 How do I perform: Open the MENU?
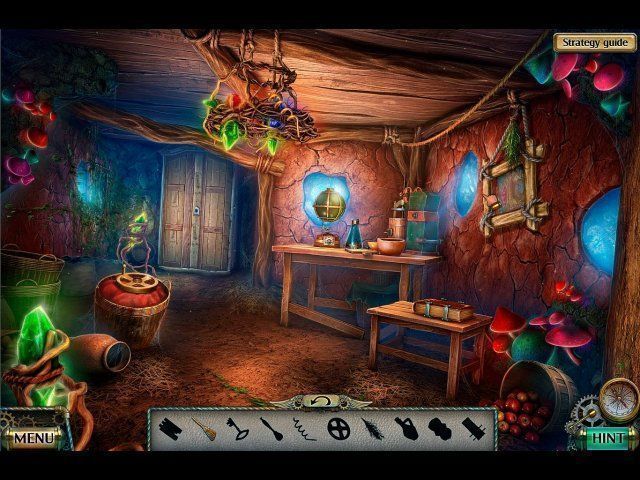click(33, 438)
